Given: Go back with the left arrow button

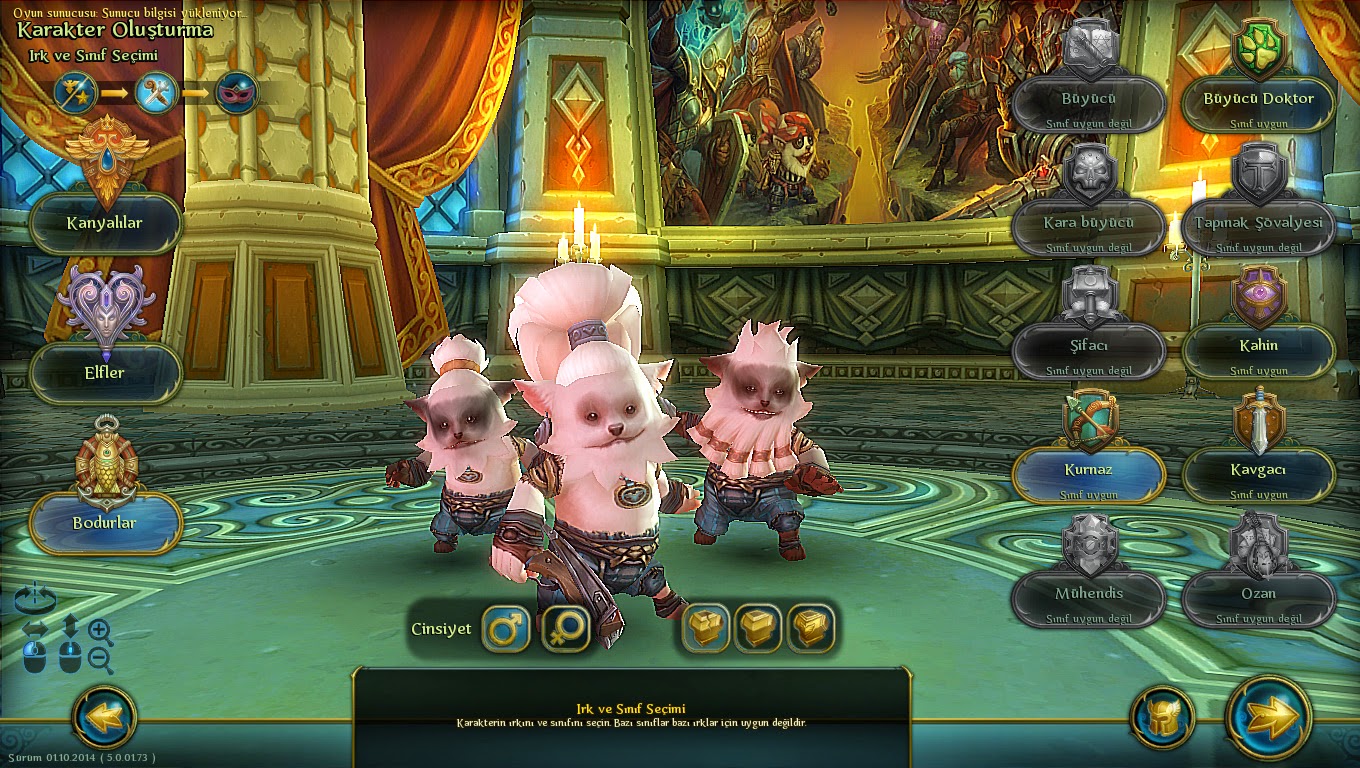Looking at the screenshot, I should 105,716.
